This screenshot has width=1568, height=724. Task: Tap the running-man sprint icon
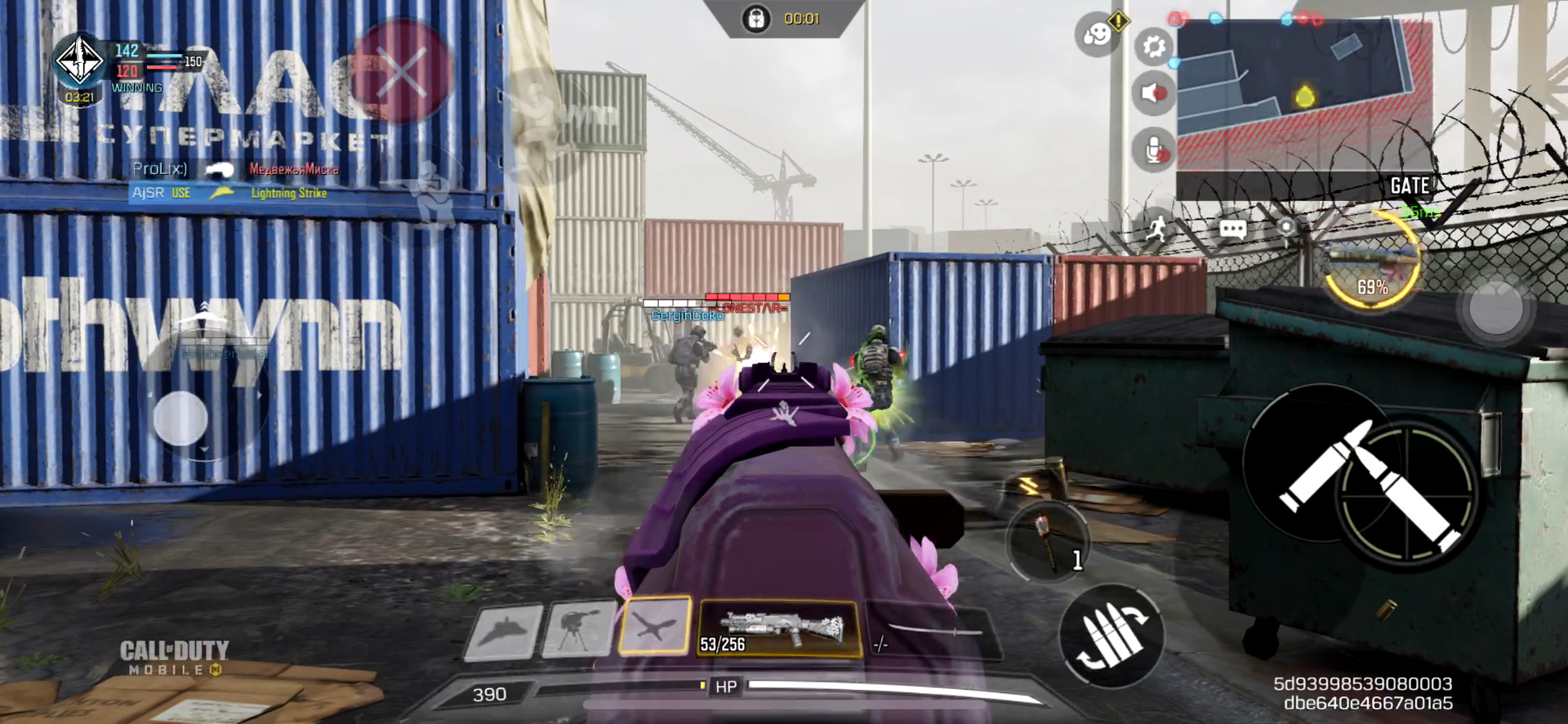1156,229
